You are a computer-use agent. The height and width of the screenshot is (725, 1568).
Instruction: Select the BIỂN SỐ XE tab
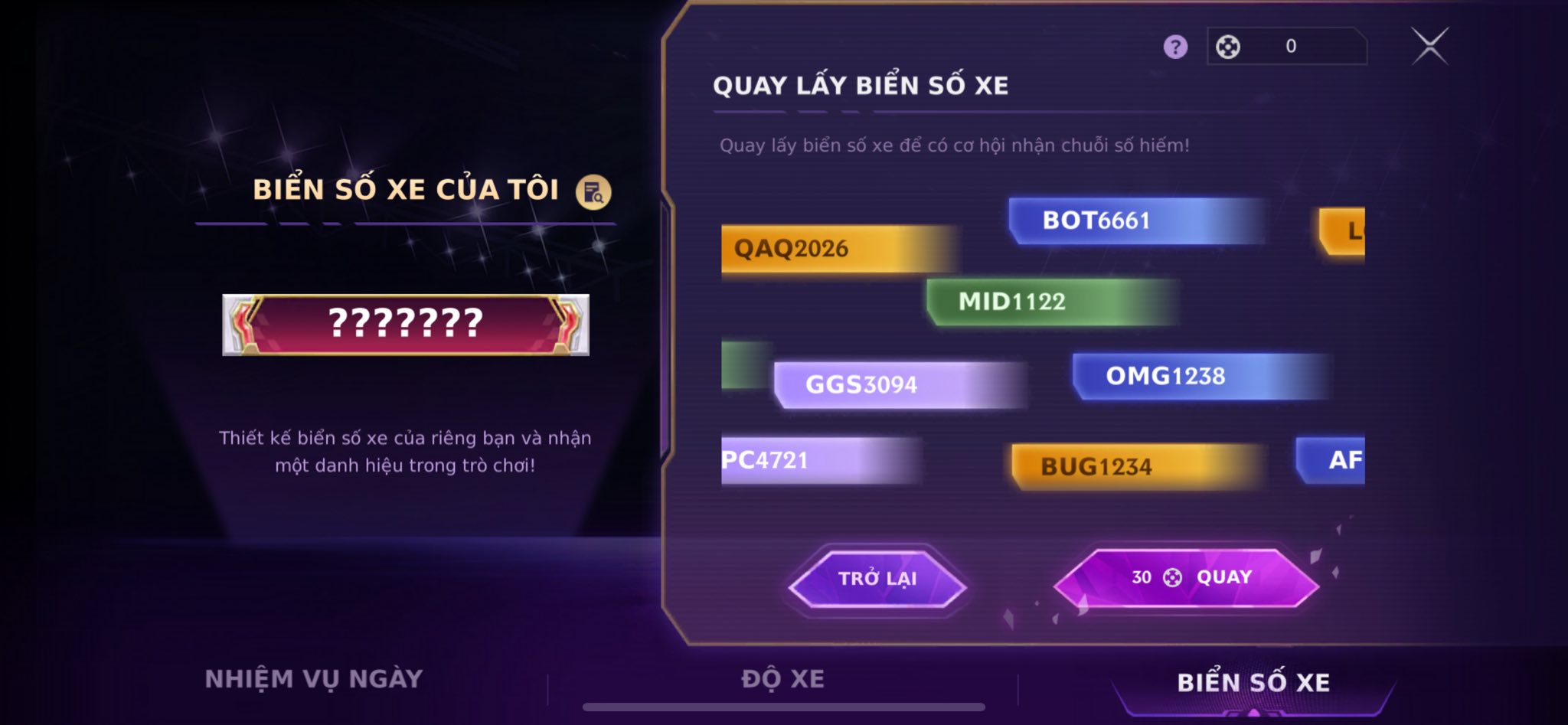(1253, 682)
